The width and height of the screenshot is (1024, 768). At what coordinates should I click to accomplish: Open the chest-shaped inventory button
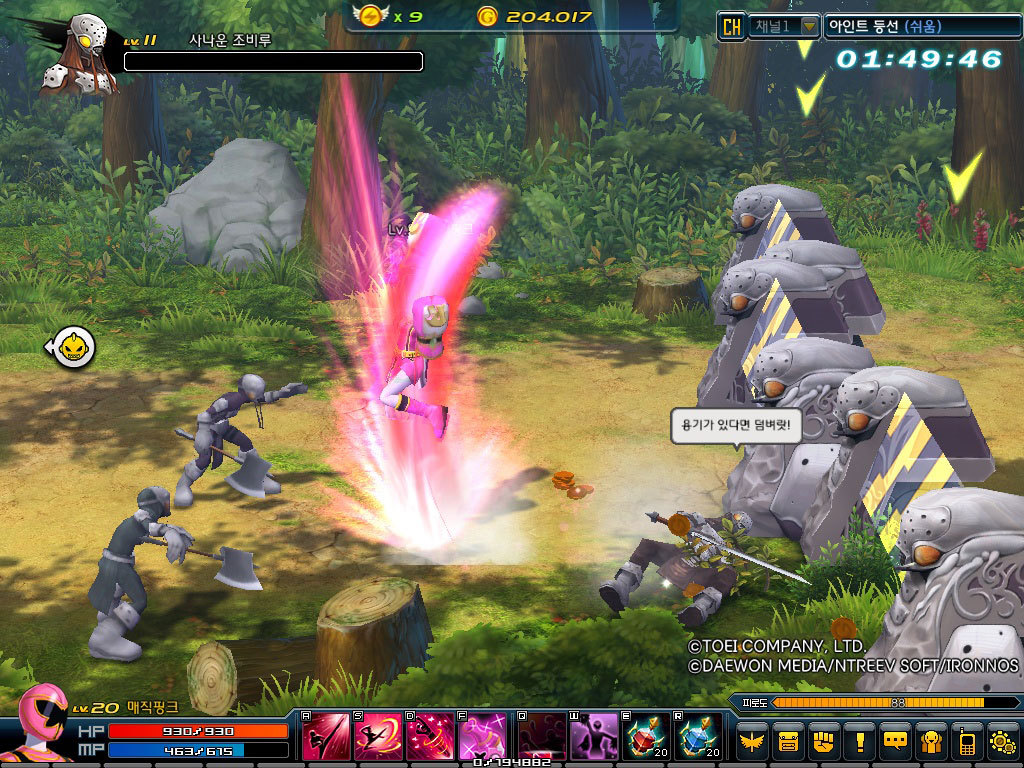pyautogui.click(x=789, y=741)
